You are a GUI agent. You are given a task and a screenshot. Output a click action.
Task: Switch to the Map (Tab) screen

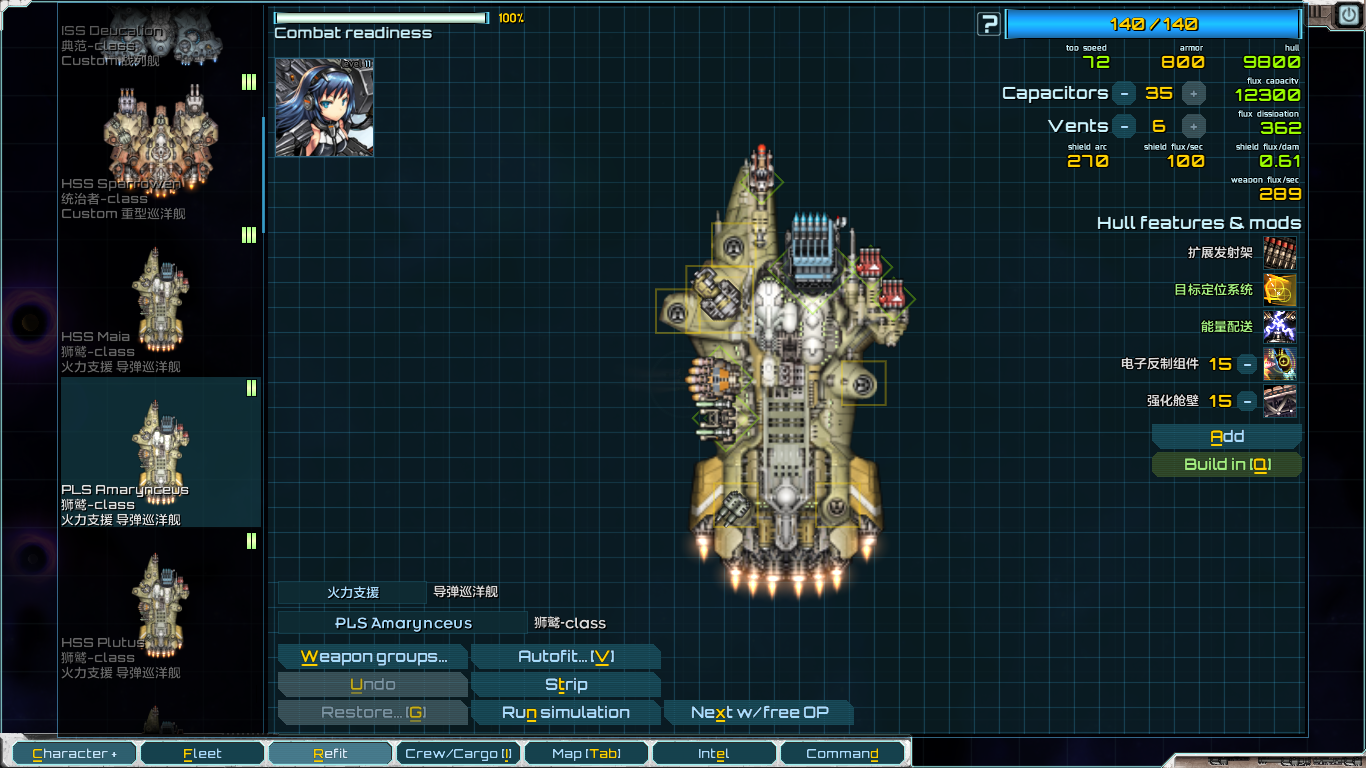pos(586,752)
